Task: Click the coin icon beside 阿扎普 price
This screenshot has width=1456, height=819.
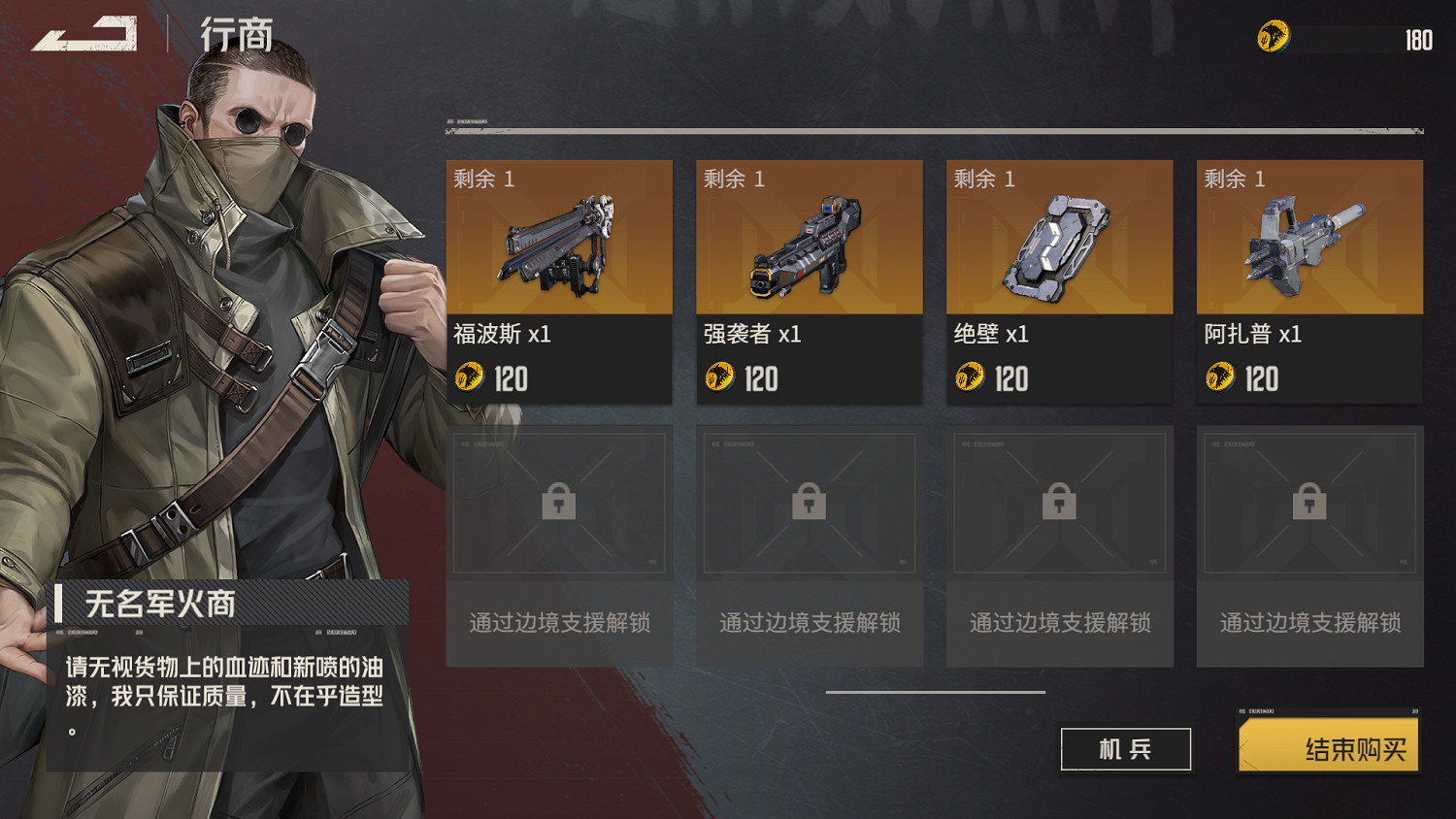Action: point(1222,378)
